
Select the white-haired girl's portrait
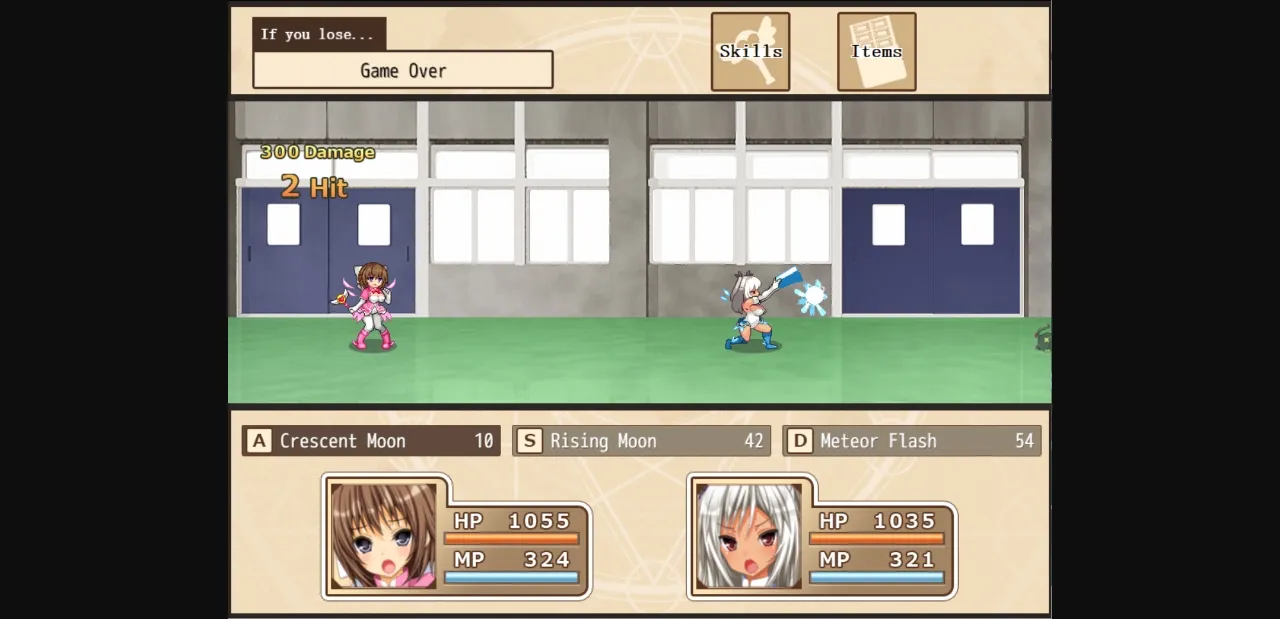[749, 536]
